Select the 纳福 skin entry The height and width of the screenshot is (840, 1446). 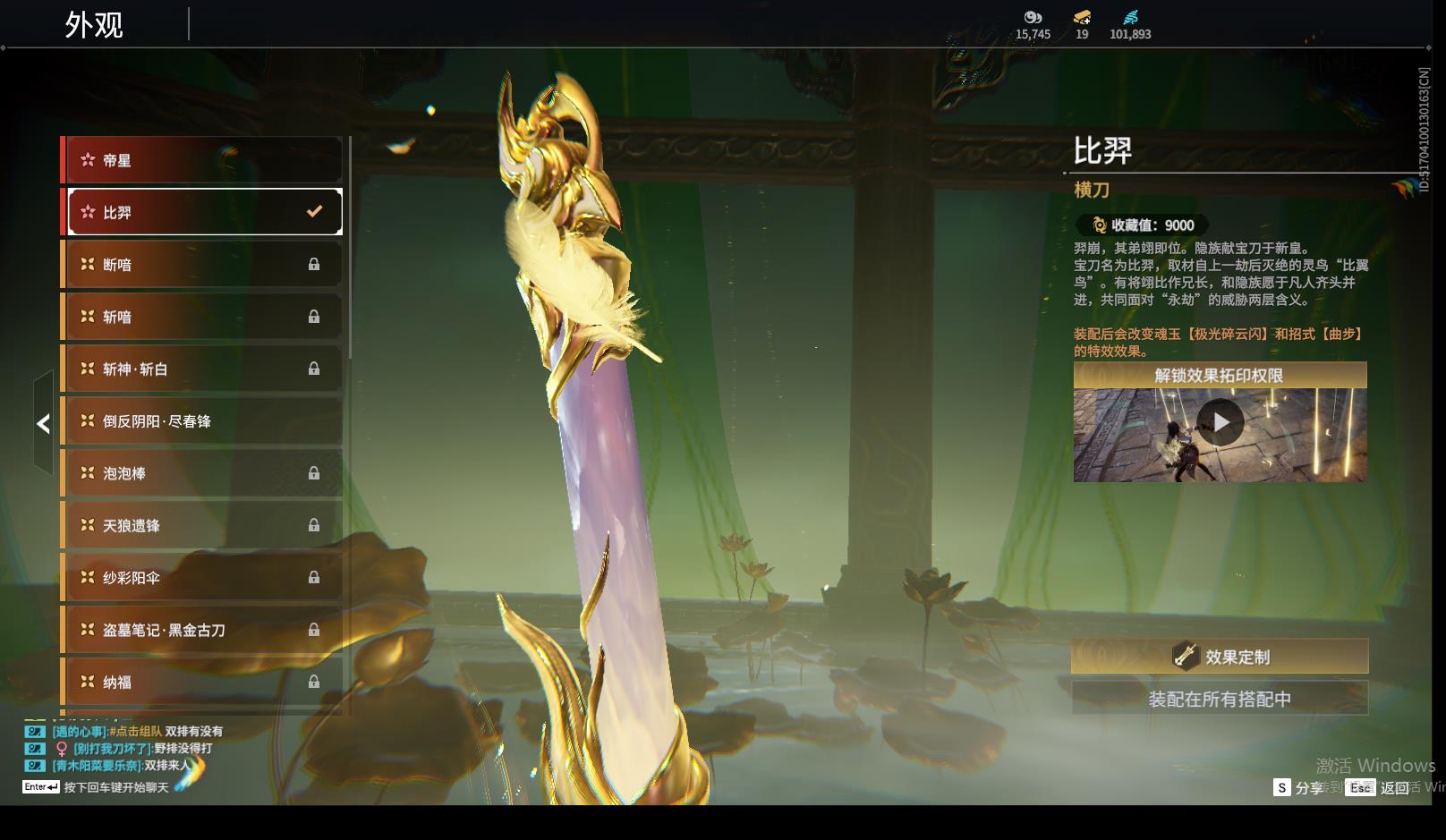[x=202, y=682]
